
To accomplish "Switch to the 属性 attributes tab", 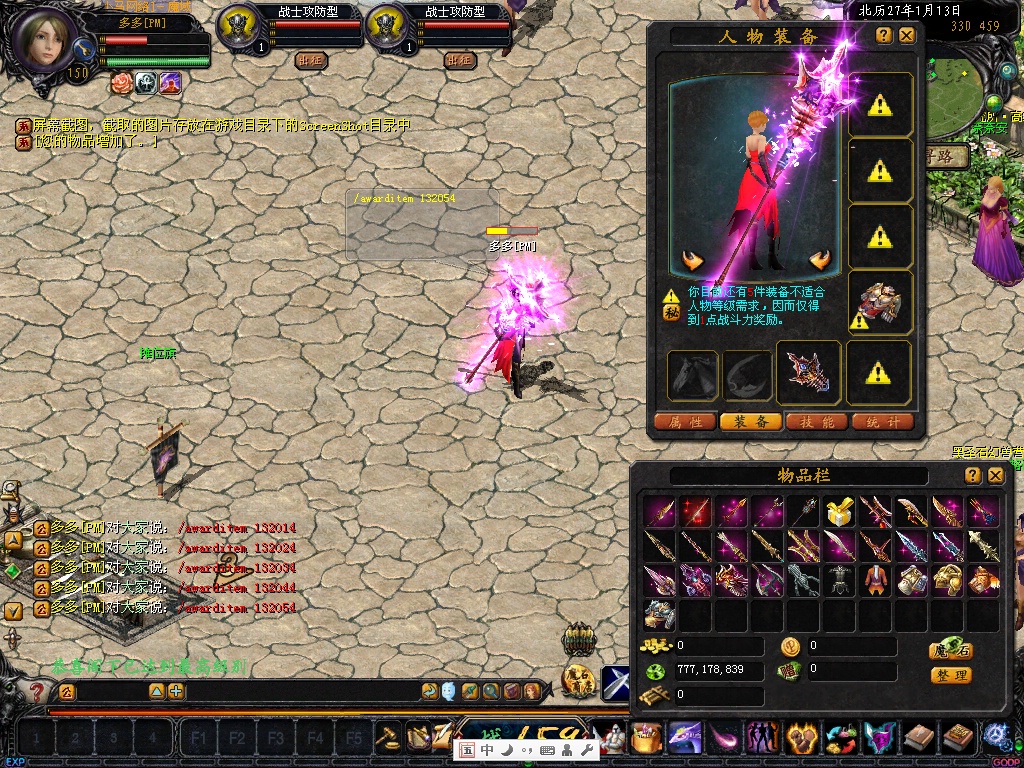I will pos(685,422).
